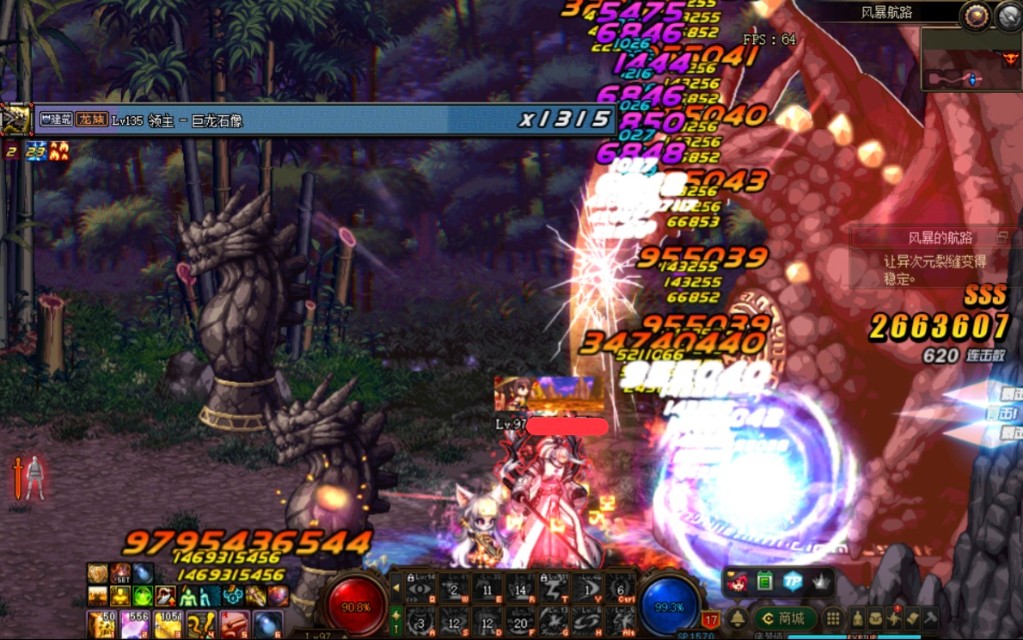Image resolution: width=1023 pixels, height=640 pixels.
Task: Activate the locked lightning skill on T
Action: (x=554, y=588)
